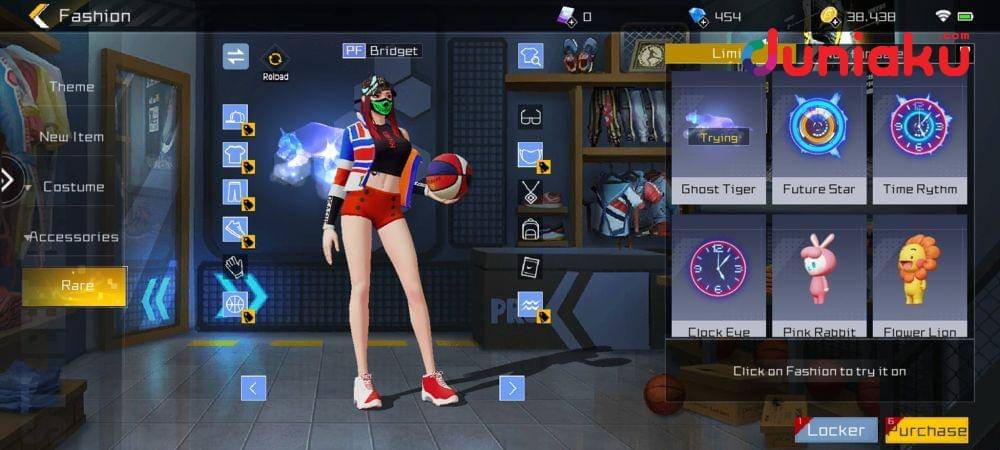This screenshot has width=1000, height=450.
Task: Expand the Accessories category
Action: tap(73, 237)
